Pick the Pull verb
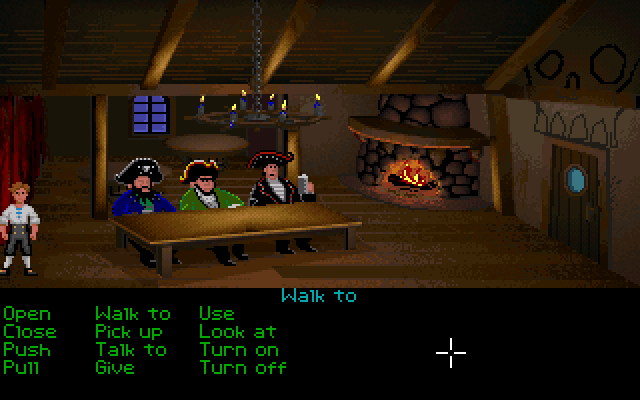Screen dimensions: 640x400 tap(22, 368)
